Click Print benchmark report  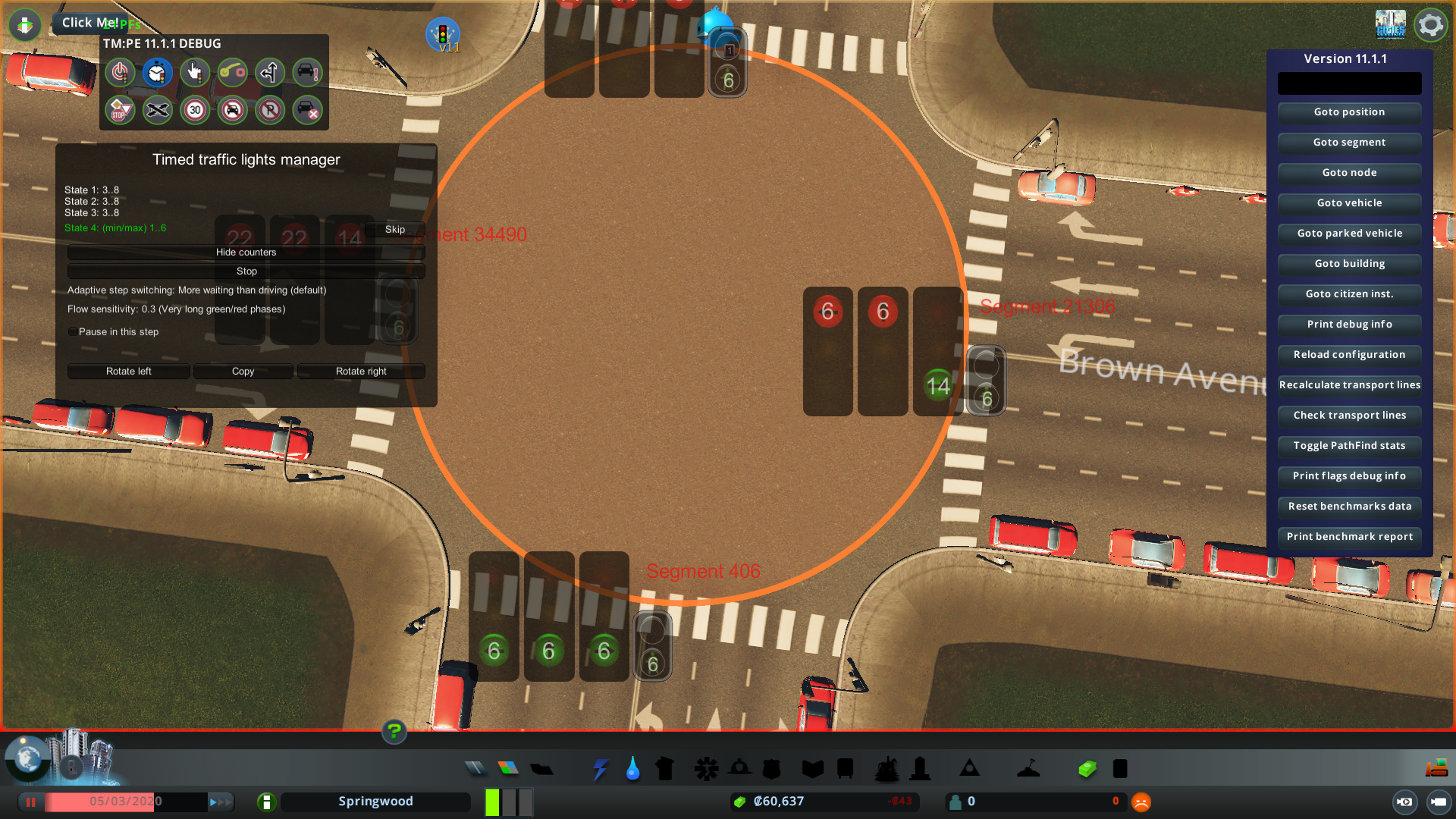point(1349,537)
